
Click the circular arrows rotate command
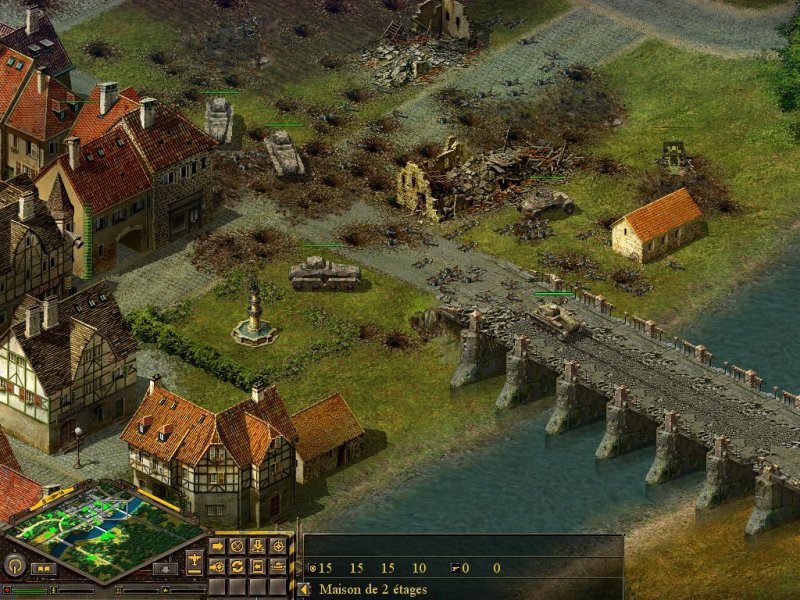(x=237, y=566)
